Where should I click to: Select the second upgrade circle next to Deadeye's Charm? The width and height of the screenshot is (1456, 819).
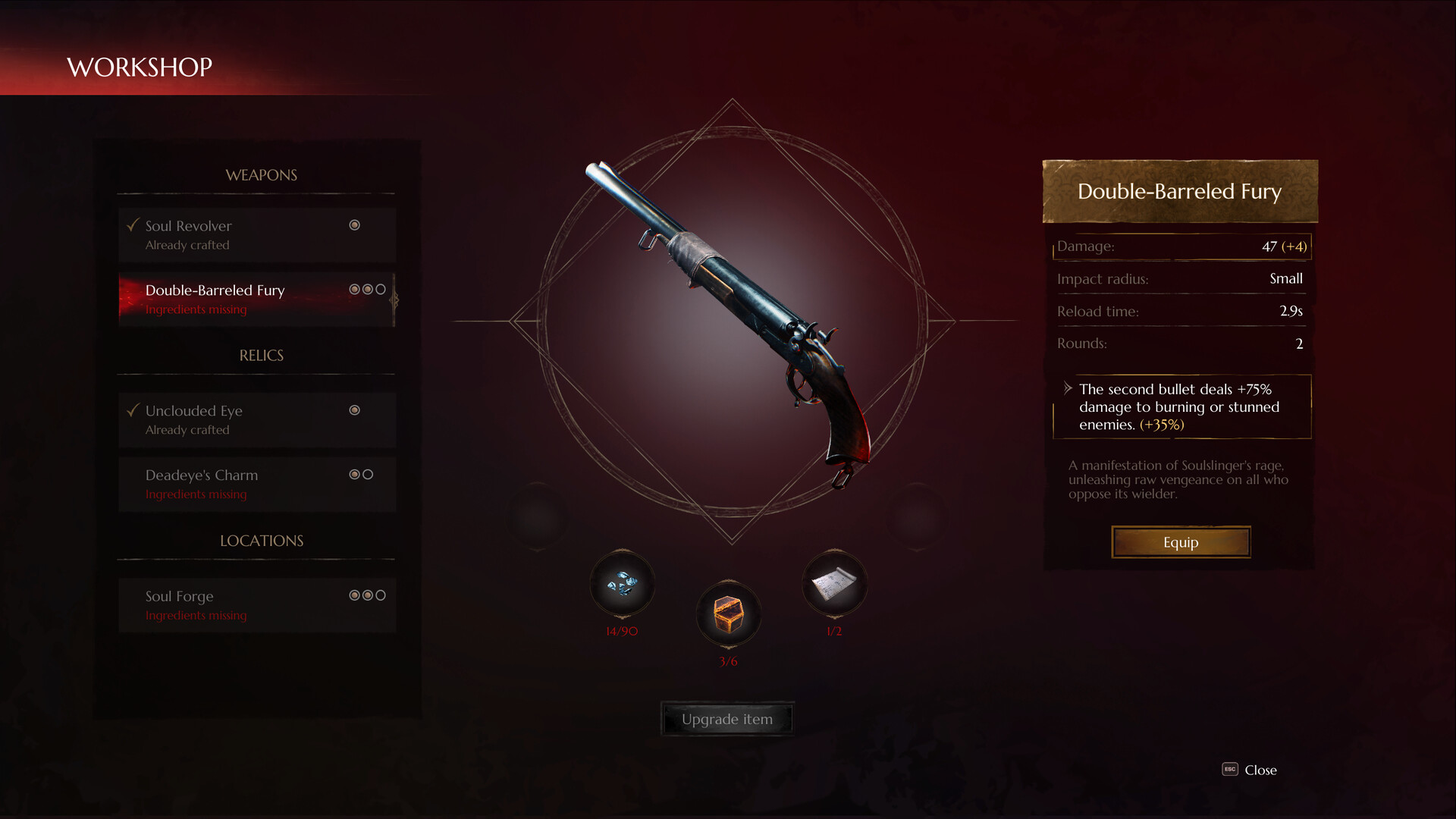[x=367, y=474]
